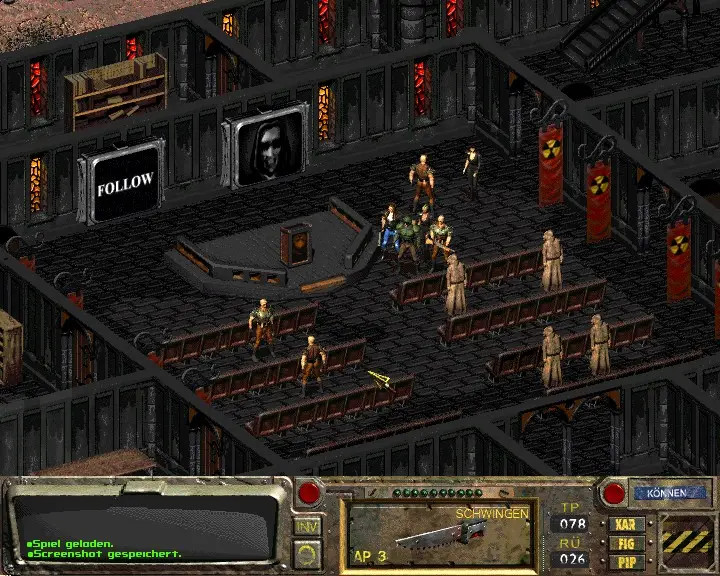The image size is (720, 576).
Task: Open the PIP Pip-Boy button
Action: [x=626, y=561]
